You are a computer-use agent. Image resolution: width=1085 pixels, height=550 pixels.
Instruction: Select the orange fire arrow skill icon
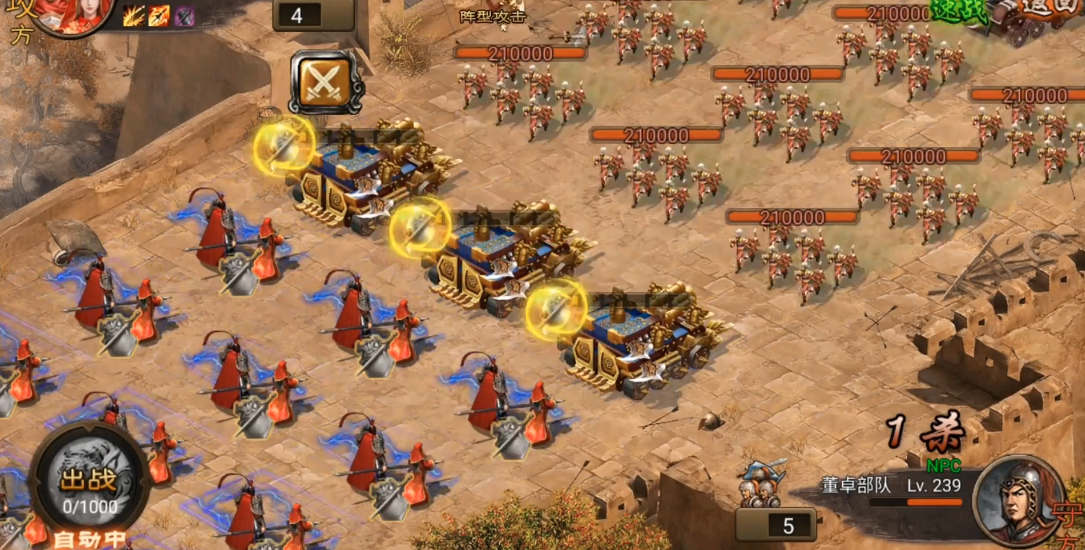tap(159, 15)
